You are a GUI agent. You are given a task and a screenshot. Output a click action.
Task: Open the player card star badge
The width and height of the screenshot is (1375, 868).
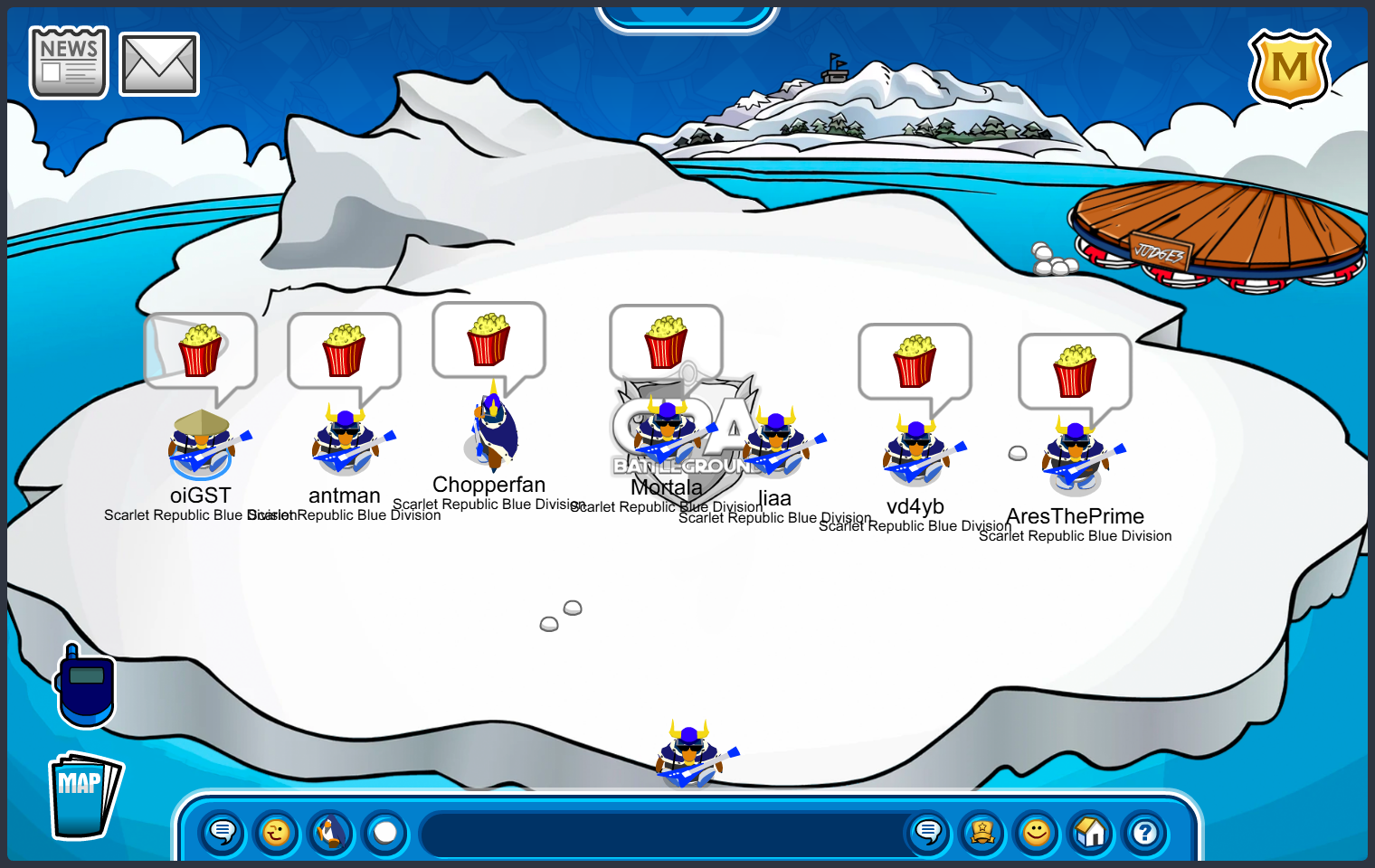982,832
